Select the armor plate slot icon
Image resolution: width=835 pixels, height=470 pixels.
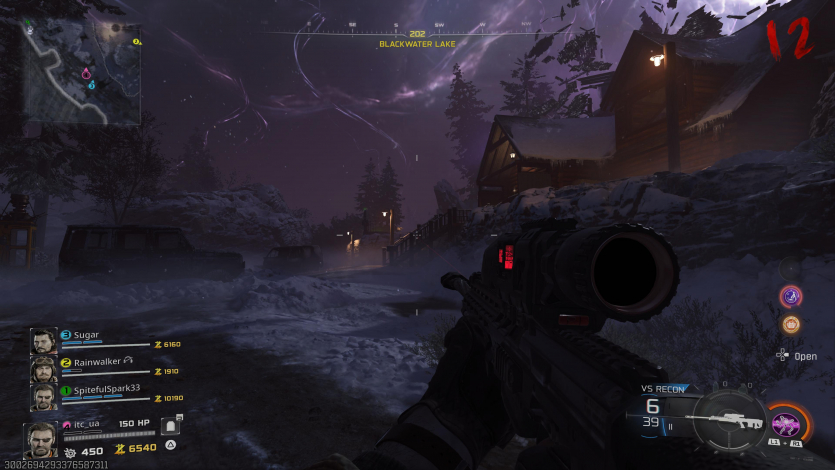tap(170, 426)
